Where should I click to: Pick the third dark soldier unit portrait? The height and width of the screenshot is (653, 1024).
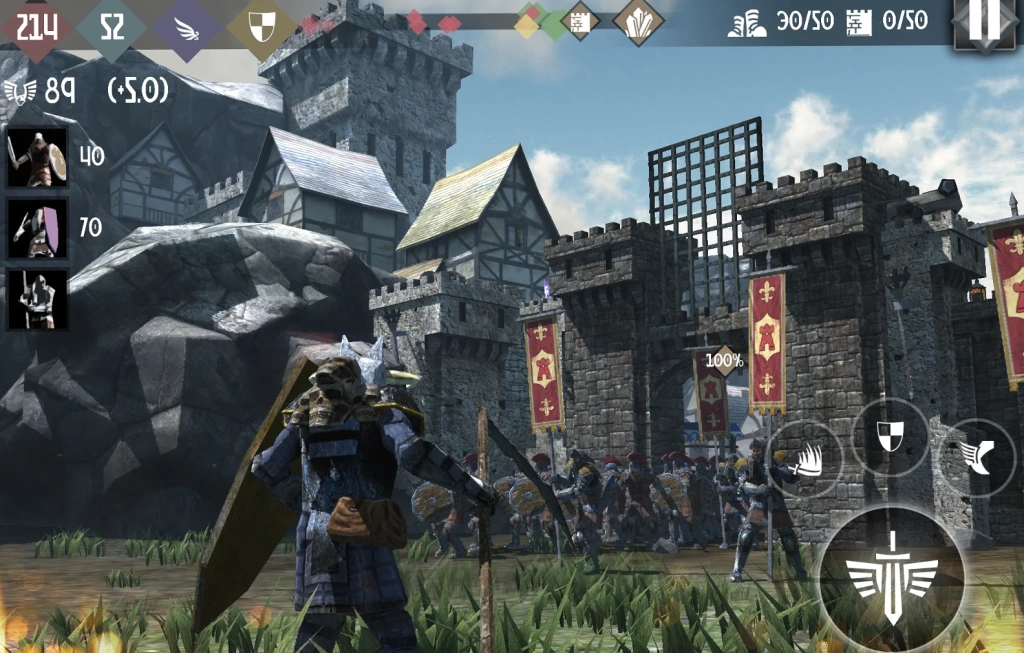coord(38,299)
